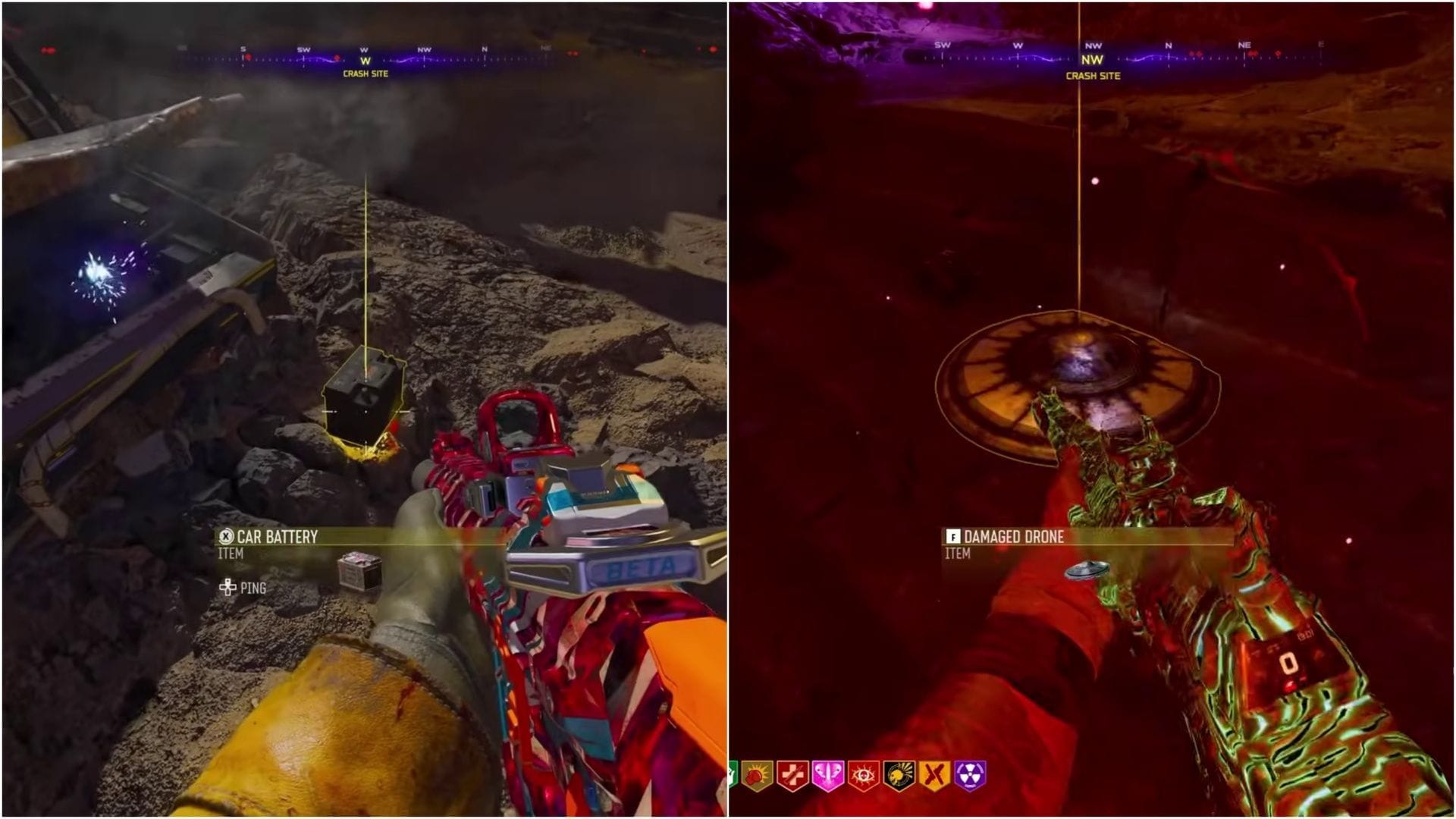
Task: Toggle the Car Battery pickup prompt
Action: [x=281, y=536]
